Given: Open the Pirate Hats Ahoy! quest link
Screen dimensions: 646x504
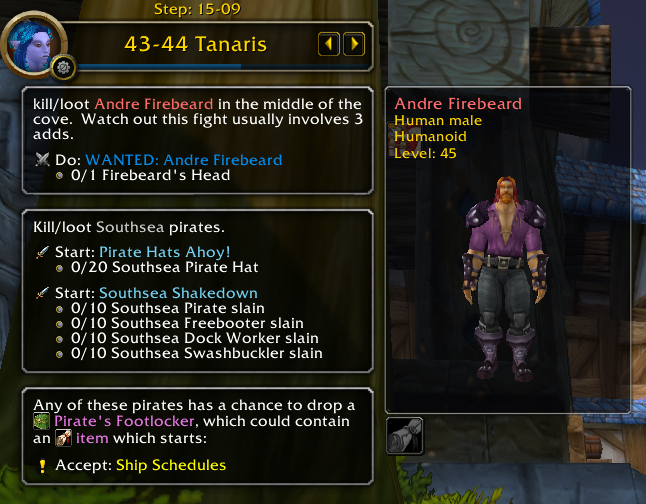Looking at the screenshot, I should coord(164,252).
